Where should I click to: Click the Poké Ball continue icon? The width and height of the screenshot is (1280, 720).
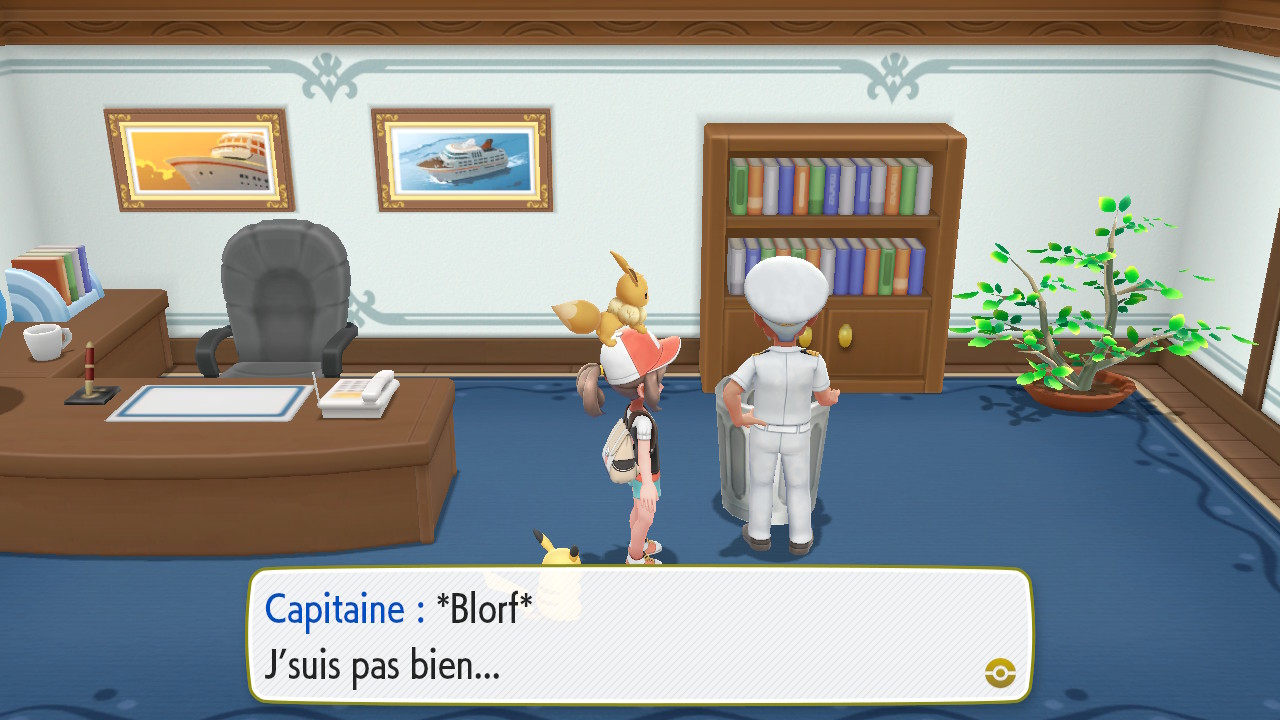pyautogui.click(x=1000, y=673)
